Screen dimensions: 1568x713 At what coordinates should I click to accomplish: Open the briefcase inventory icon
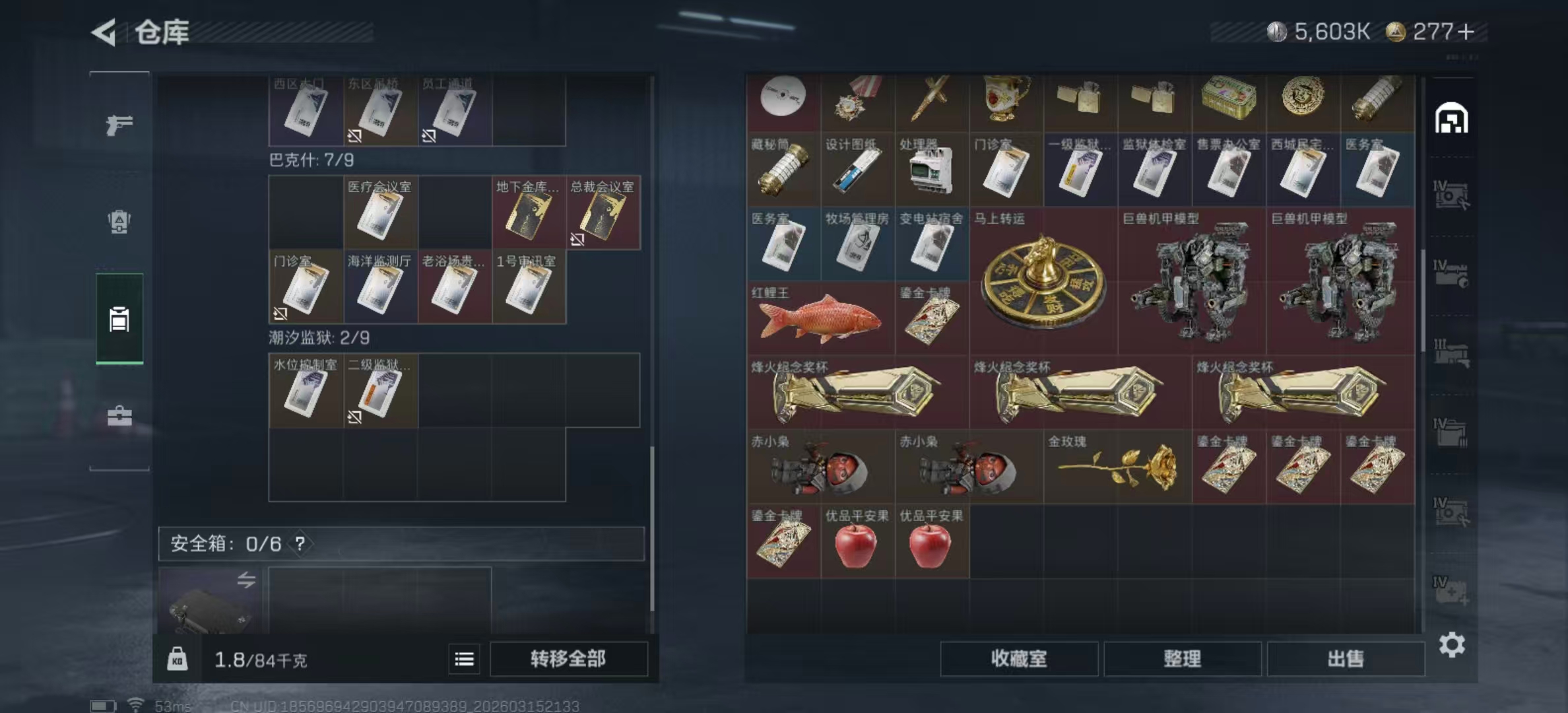click(x=119, y=416)
